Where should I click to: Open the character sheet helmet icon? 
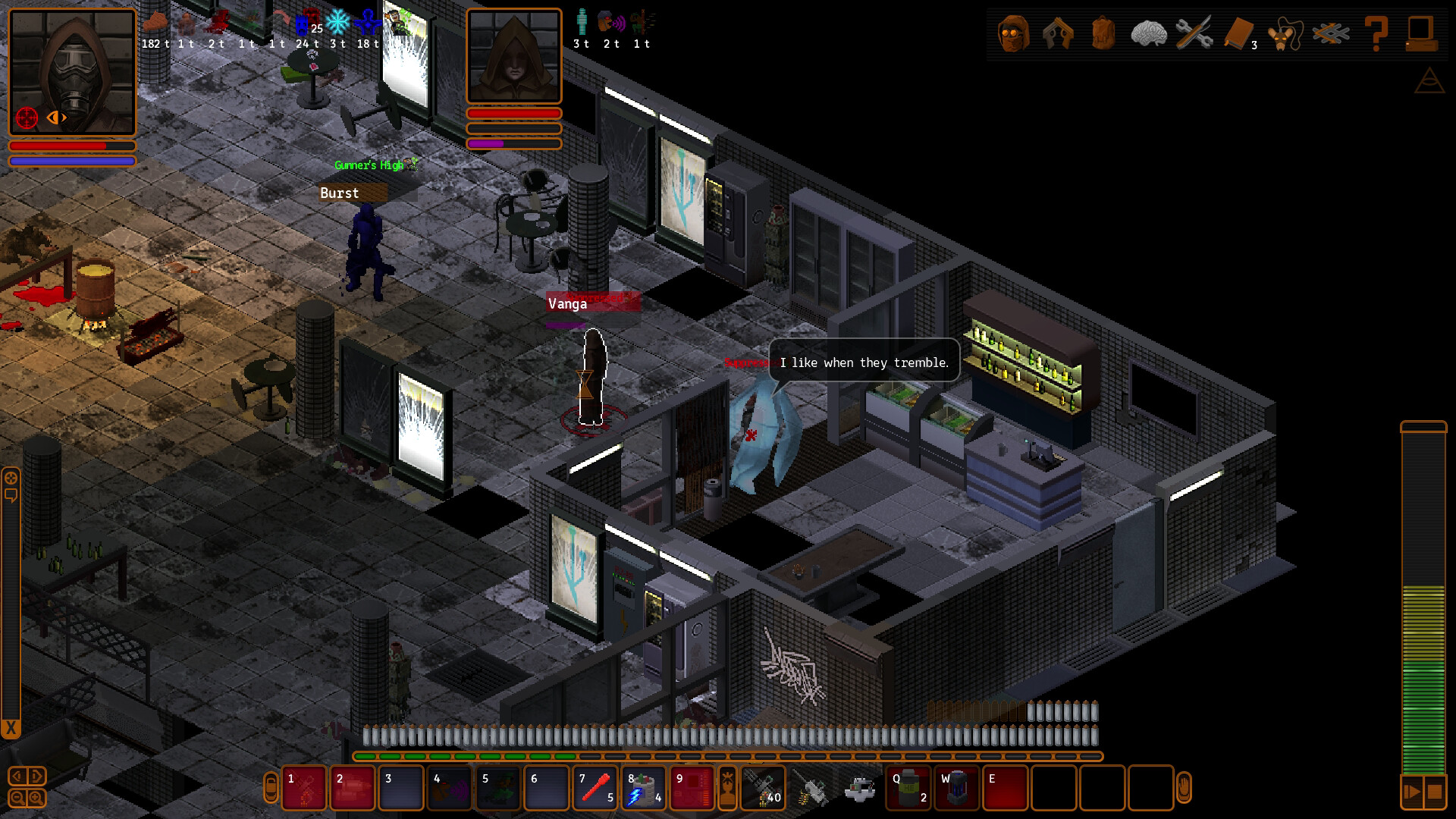tap(1013, 33)
